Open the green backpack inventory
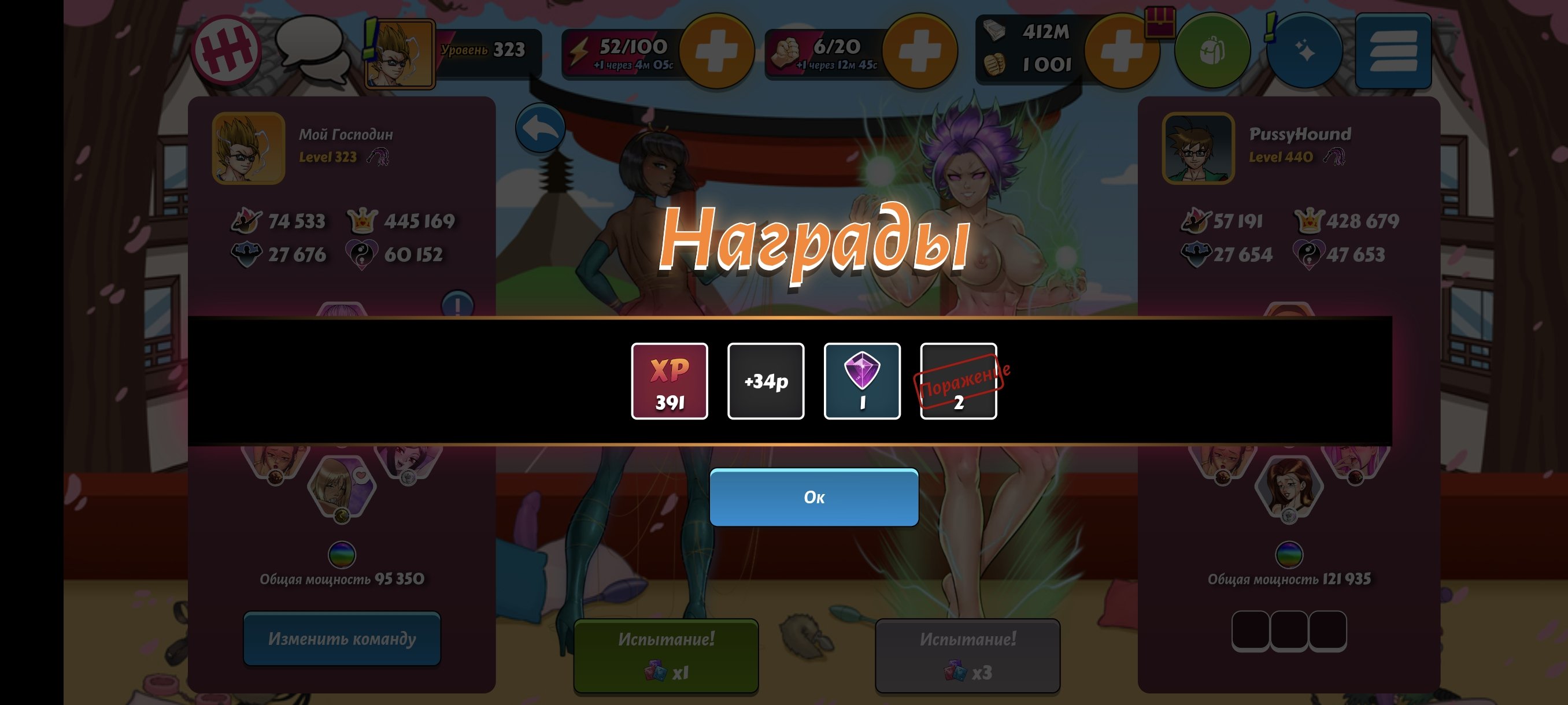This screenshot has height=705, width=1568. pyautogui.click(x=1211, y=51)
